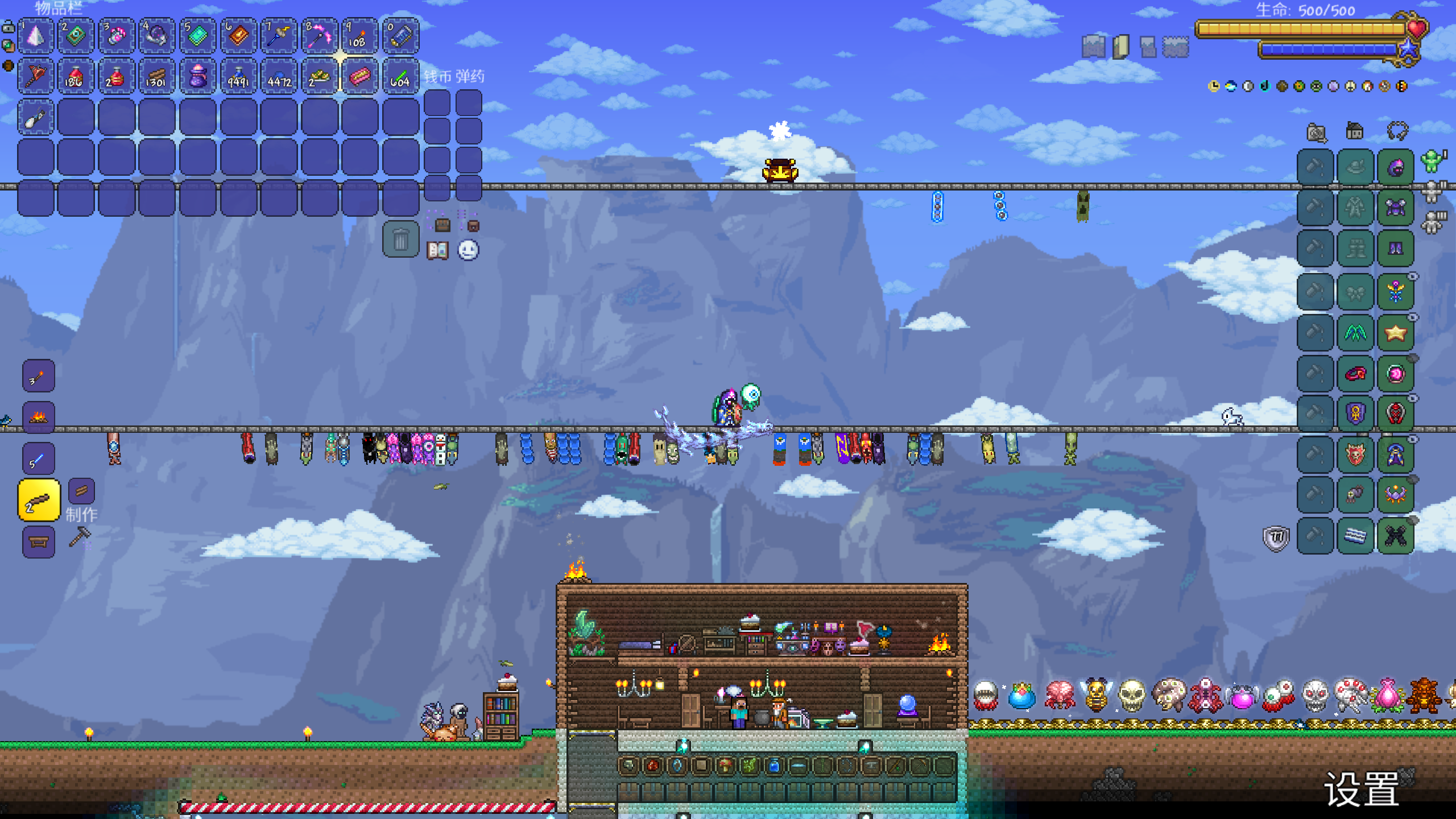Screen dimensions: 1456x819
Task: Craft the highlighted wooden item in yellow slot
Action: (x=39, y=500)
